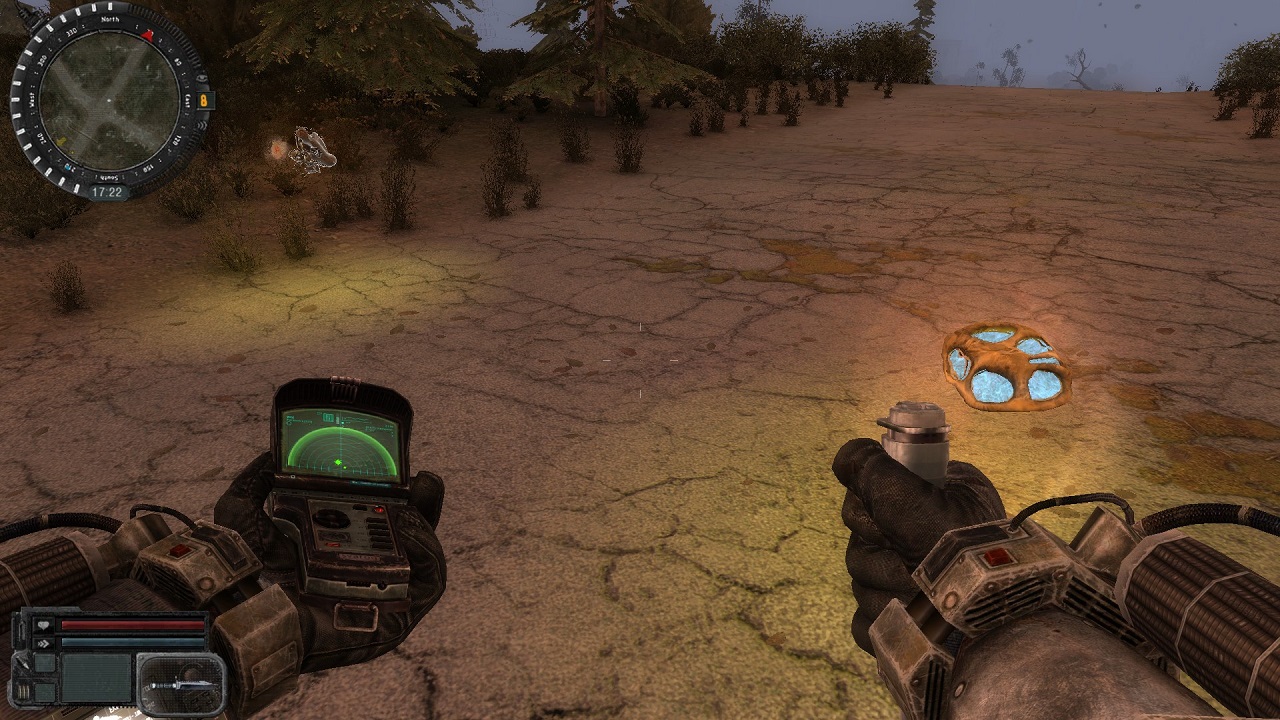The width and height of the screenshot is (1280, 720).
Task: Click the circular minimap
Action: (x=109, y=98)
